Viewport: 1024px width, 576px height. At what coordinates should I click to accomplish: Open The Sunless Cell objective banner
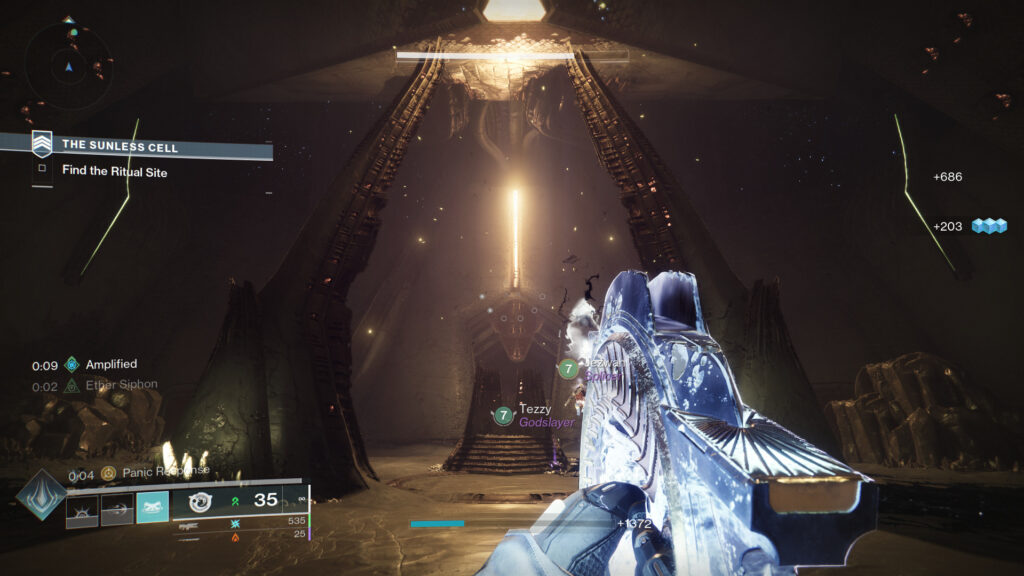(150, 146)
